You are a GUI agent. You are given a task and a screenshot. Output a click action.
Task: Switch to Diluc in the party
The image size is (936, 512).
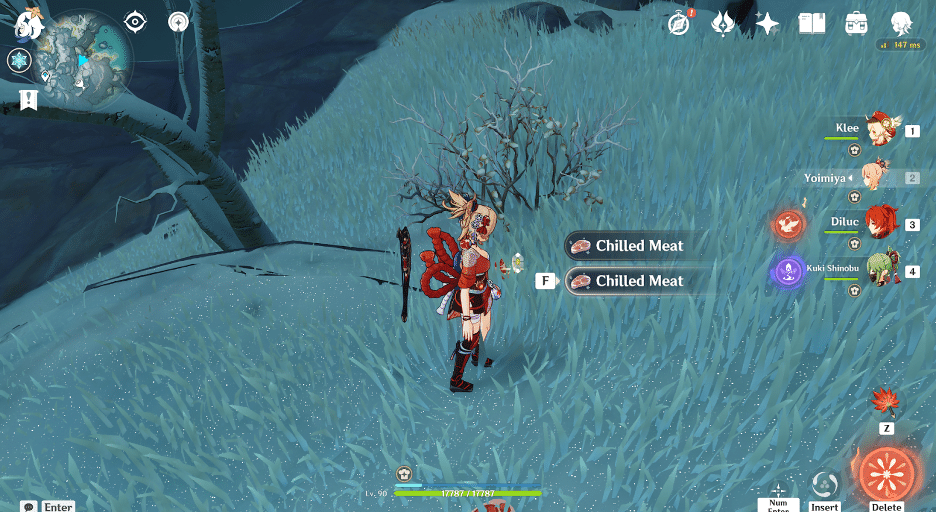coord(880,224)
